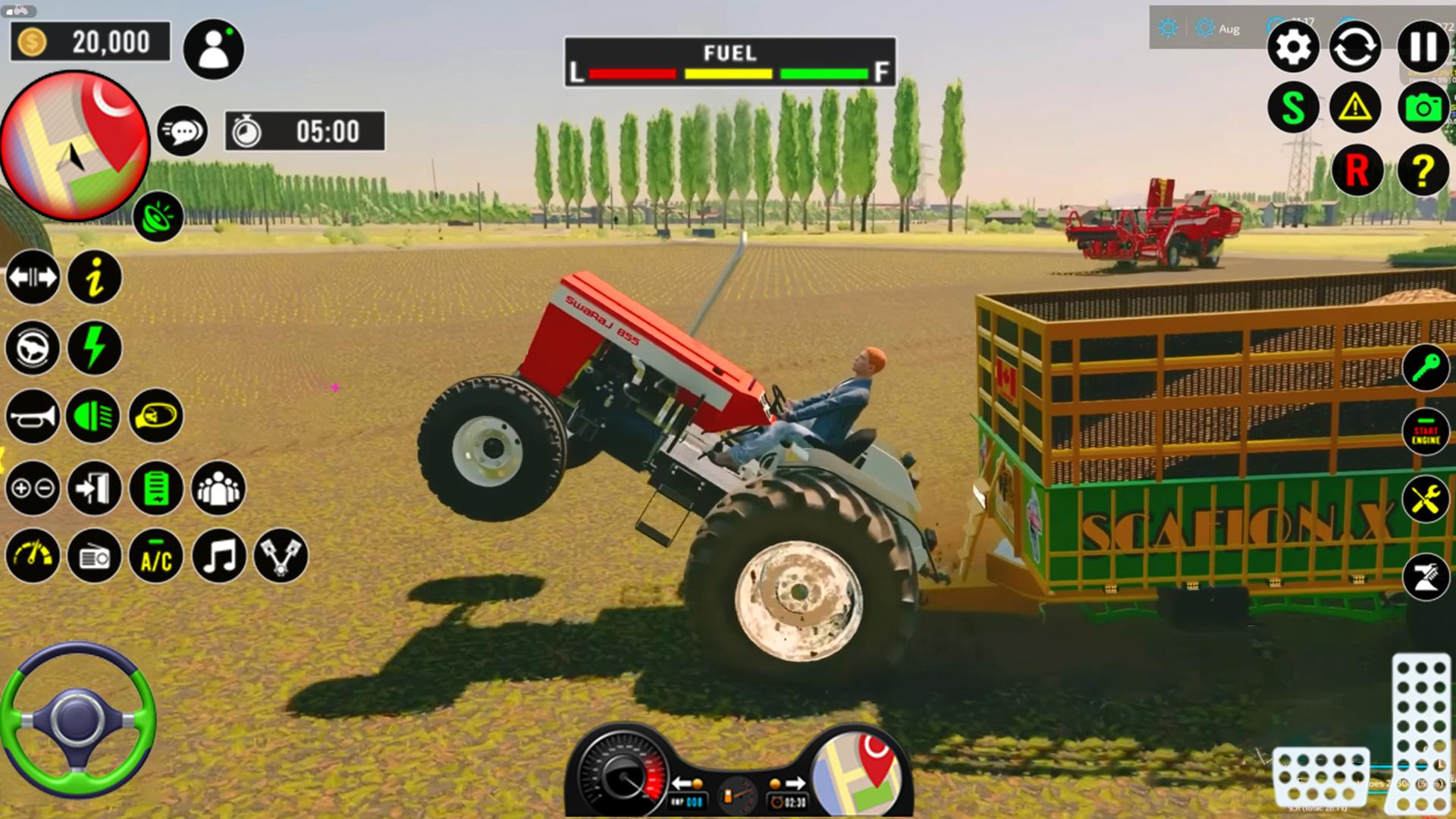The width and height of the screenshot is (1456, 819).
Task: Open the info 'i' button
Action: (95, 278)
